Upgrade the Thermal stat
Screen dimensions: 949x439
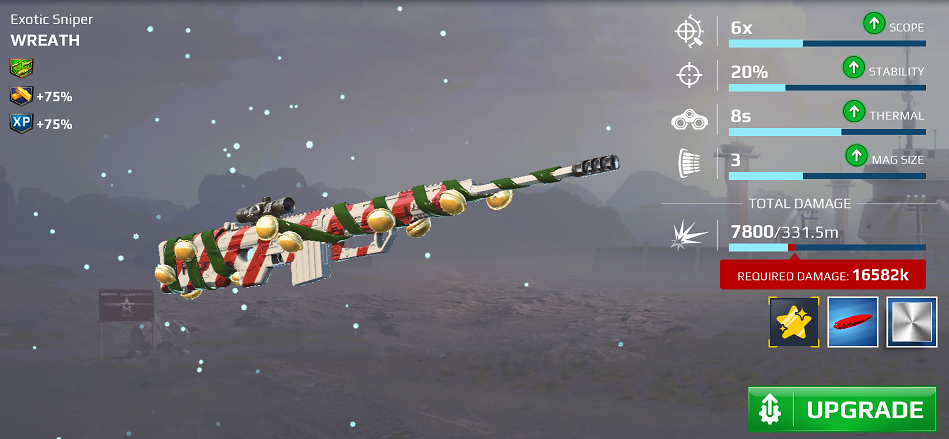pos(852,114)
